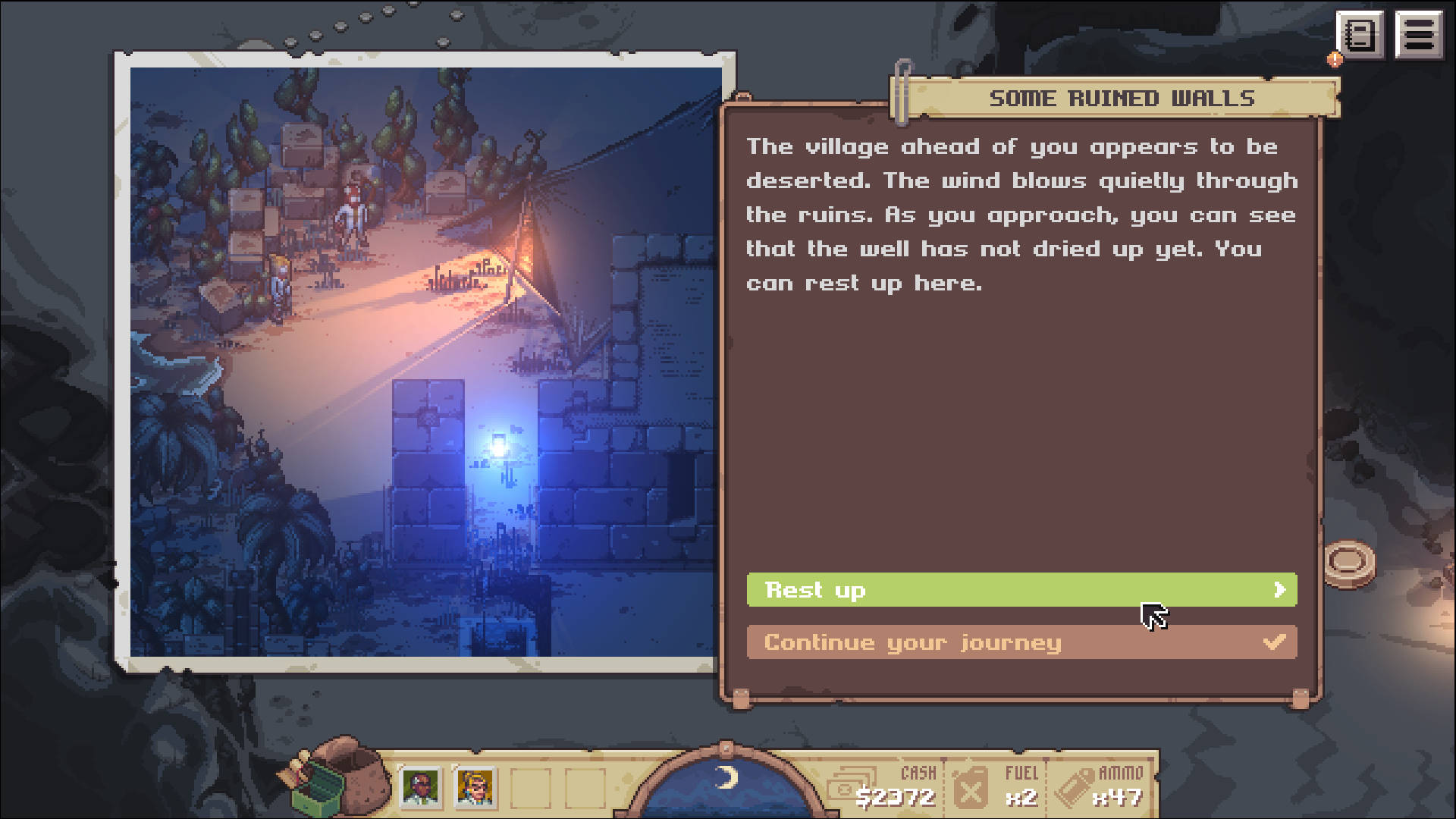
Task: Select the blonde crew member portrait
Action: pyautogui.click(x=475, y=787)
